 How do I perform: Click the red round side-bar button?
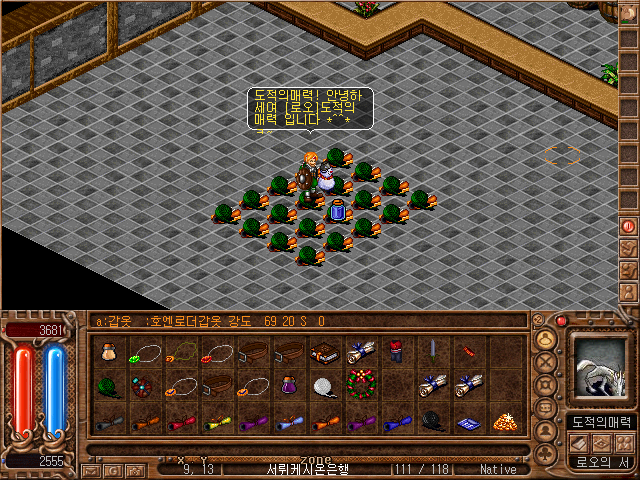(x=629, y=227)
